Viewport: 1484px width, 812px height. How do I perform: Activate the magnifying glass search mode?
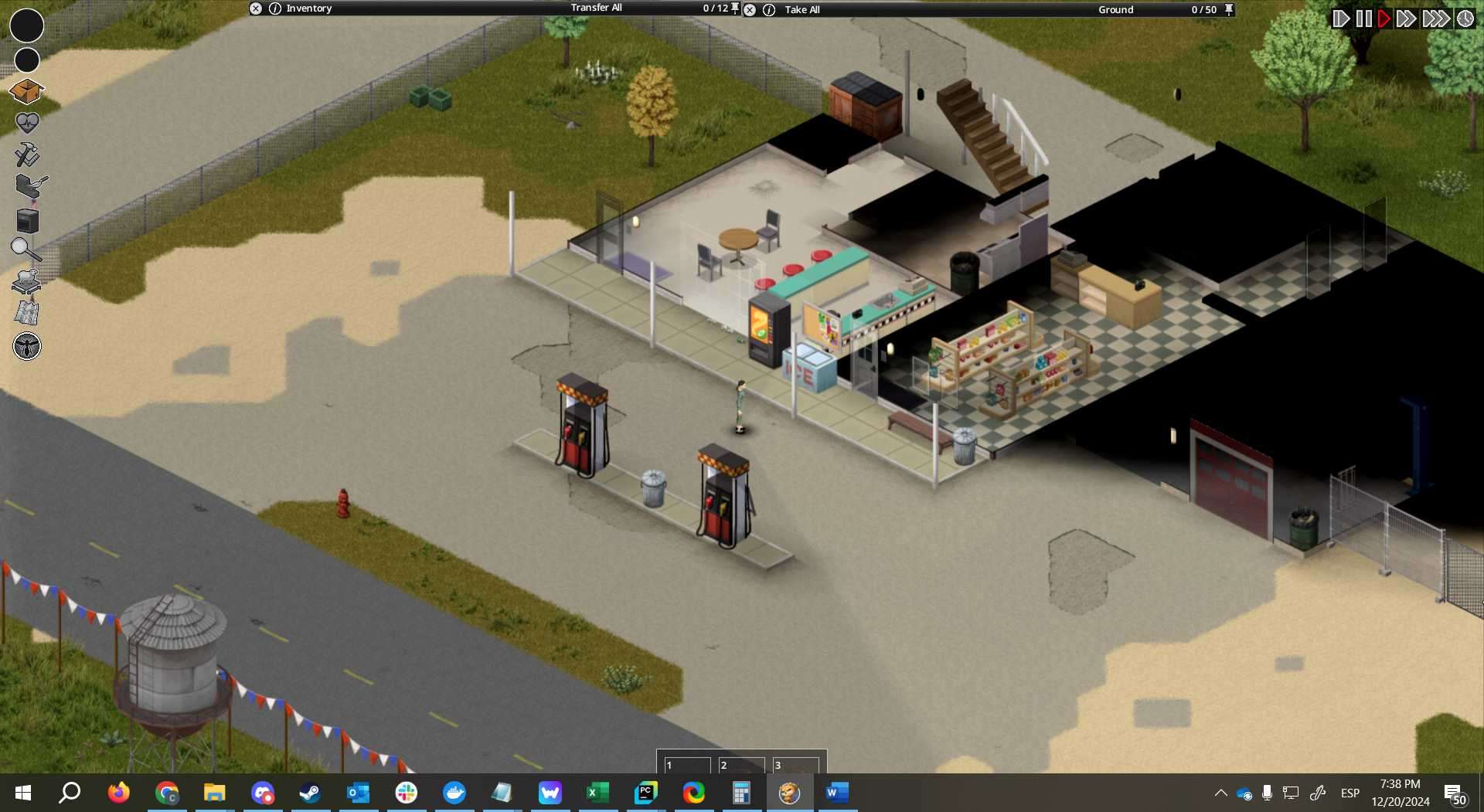coord(26,250)
